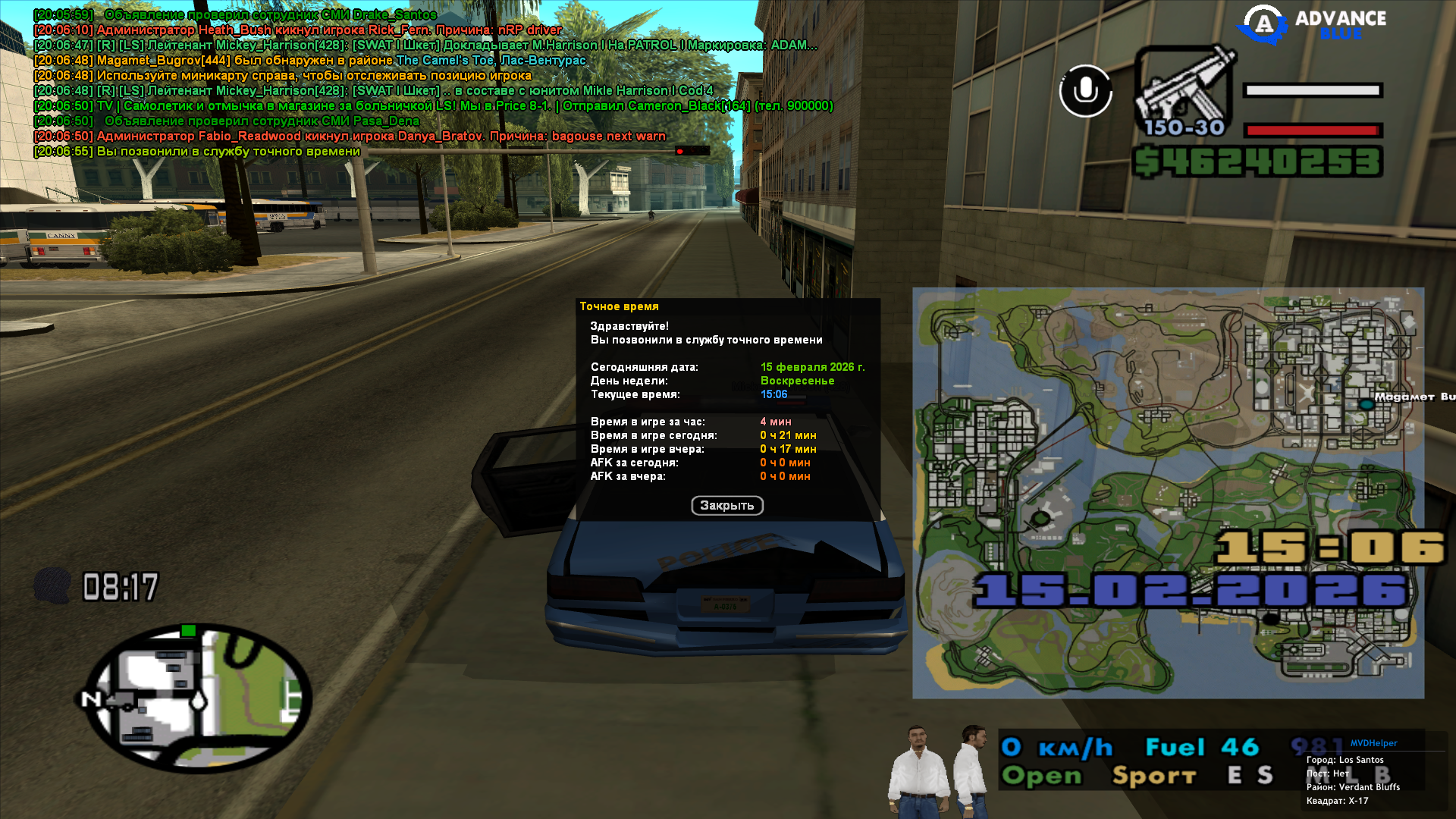1456x819 pixels.
Task: Close the Точное время dialog
Action: (726, 505)
